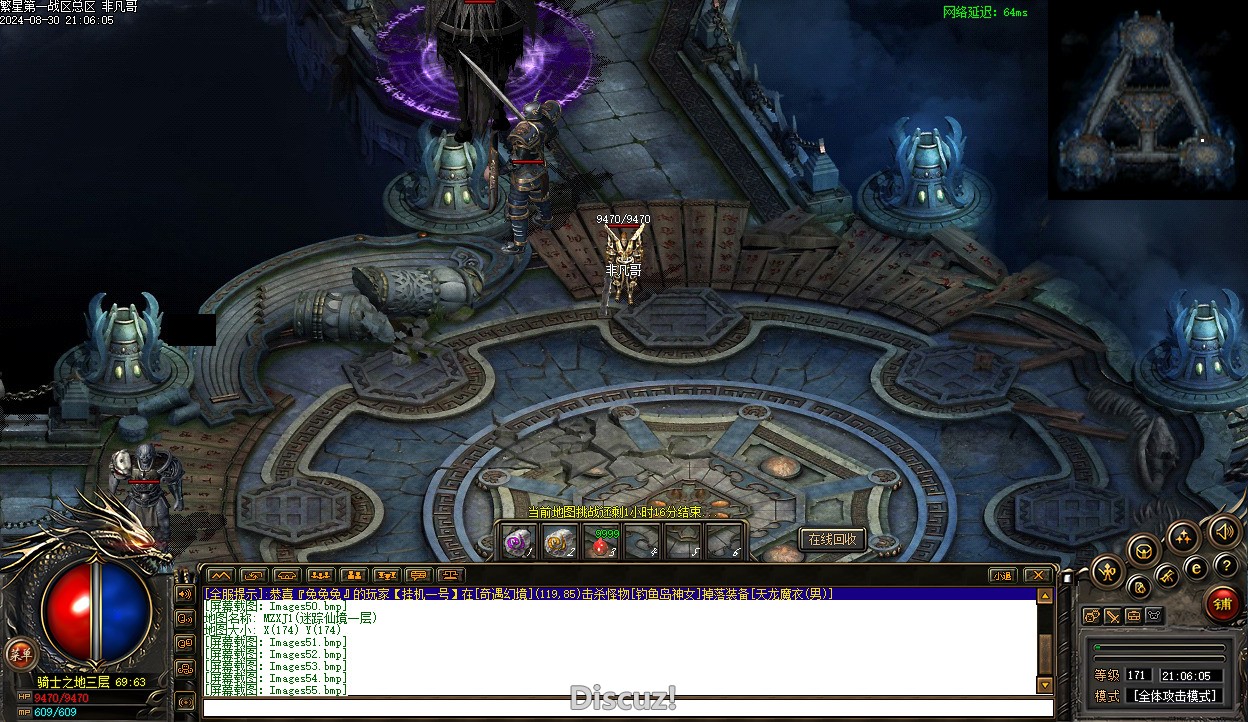This screenshot has height=722, width=1248.
Task: Click the 在线回收 online recycle button
Action: pos(832,539)
